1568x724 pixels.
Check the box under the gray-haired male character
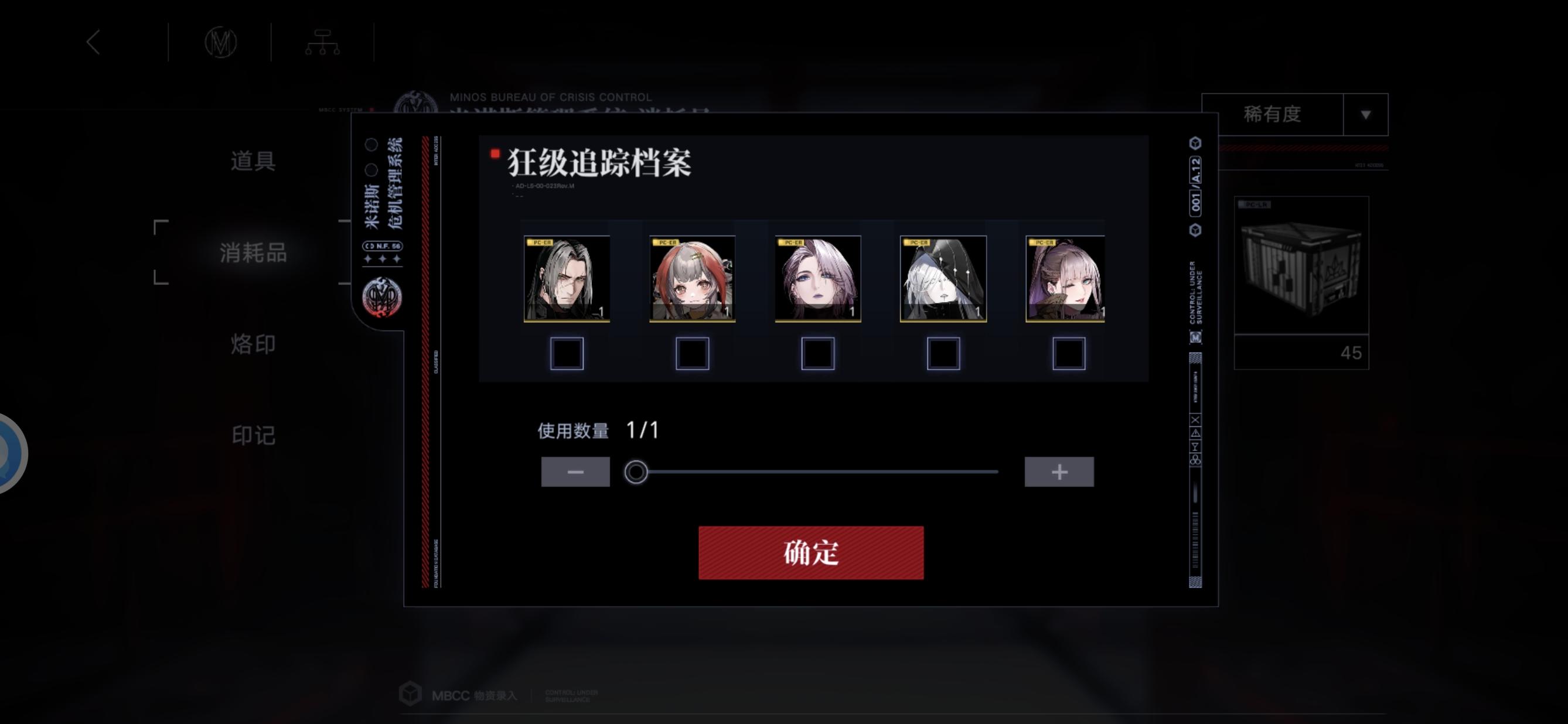coord(567,351)
